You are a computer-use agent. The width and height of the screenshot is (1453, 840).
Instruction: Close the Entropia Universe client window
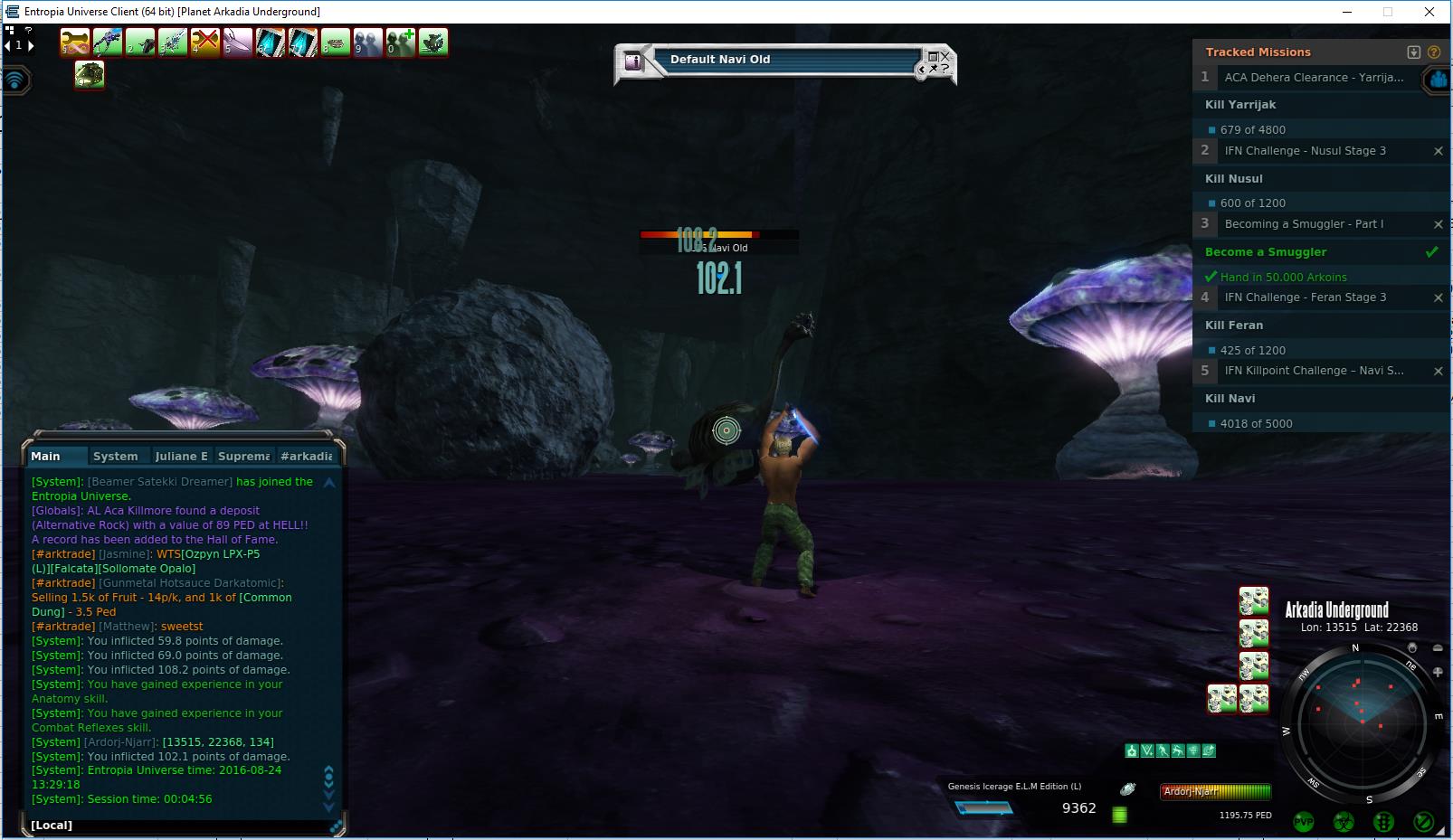tap(1429, 12)
